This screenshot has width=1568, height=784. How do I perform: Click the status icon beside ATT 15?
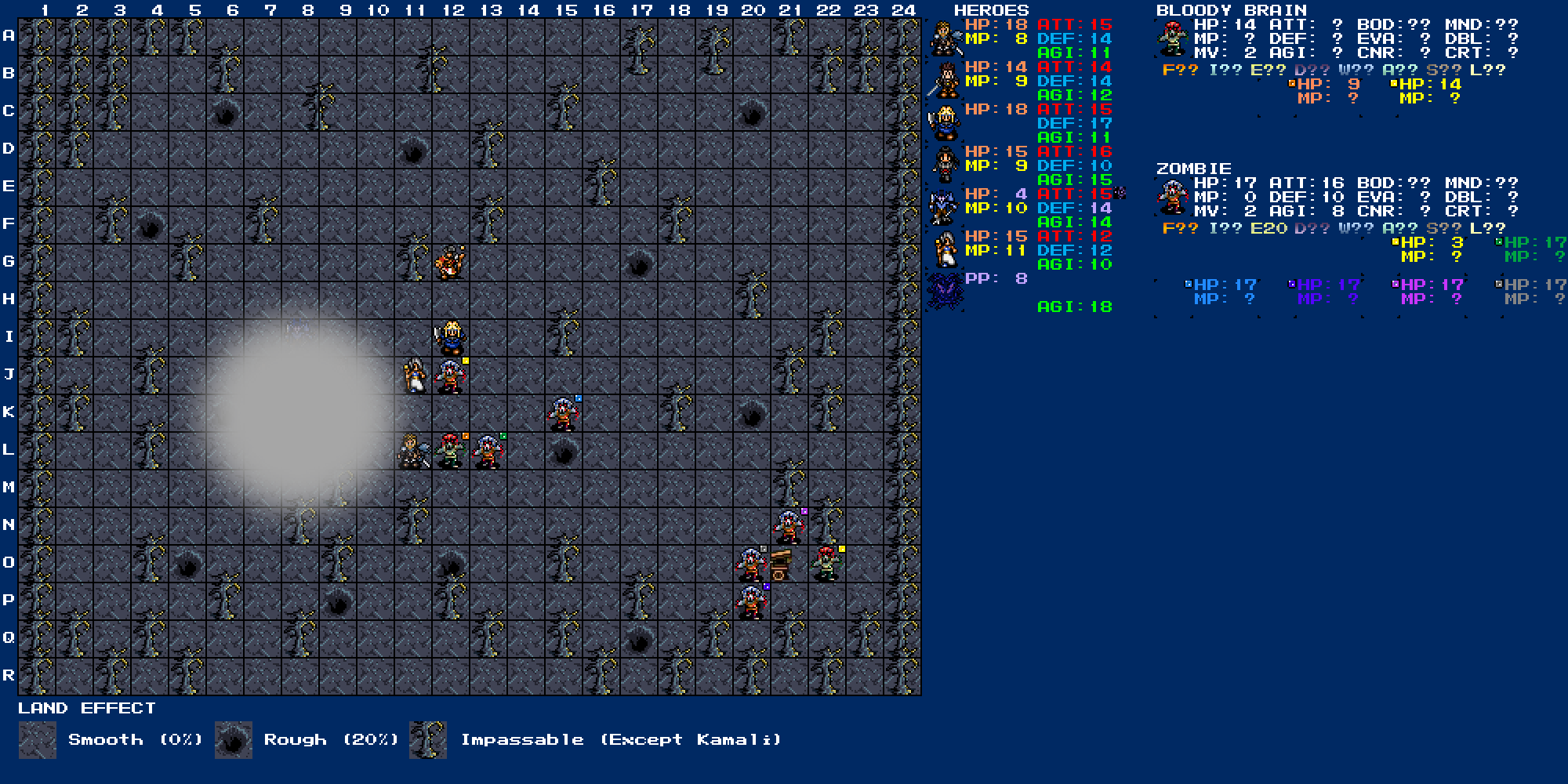point(1120,193)
